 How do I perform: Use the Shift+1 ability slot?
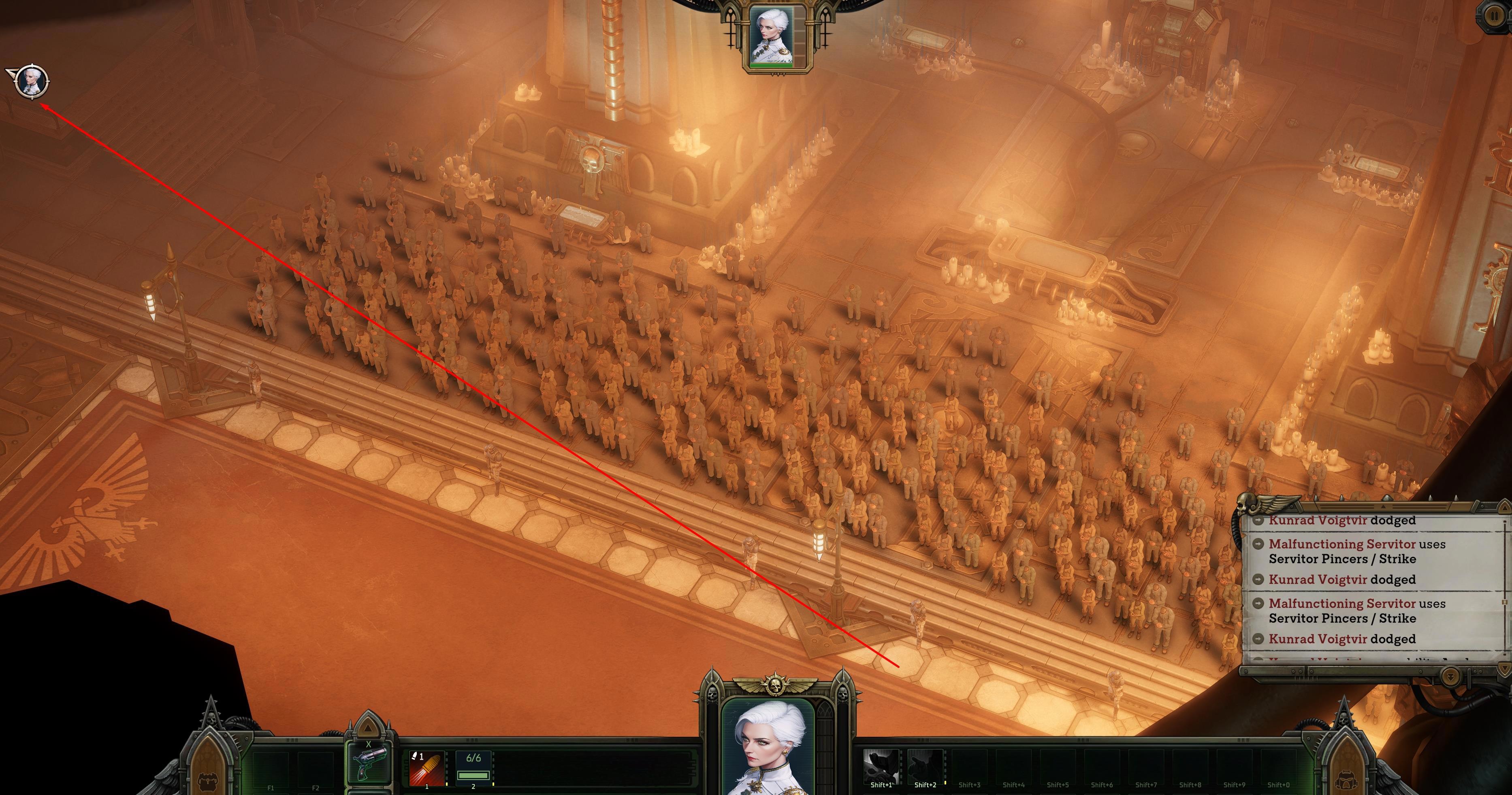(881, 766)
